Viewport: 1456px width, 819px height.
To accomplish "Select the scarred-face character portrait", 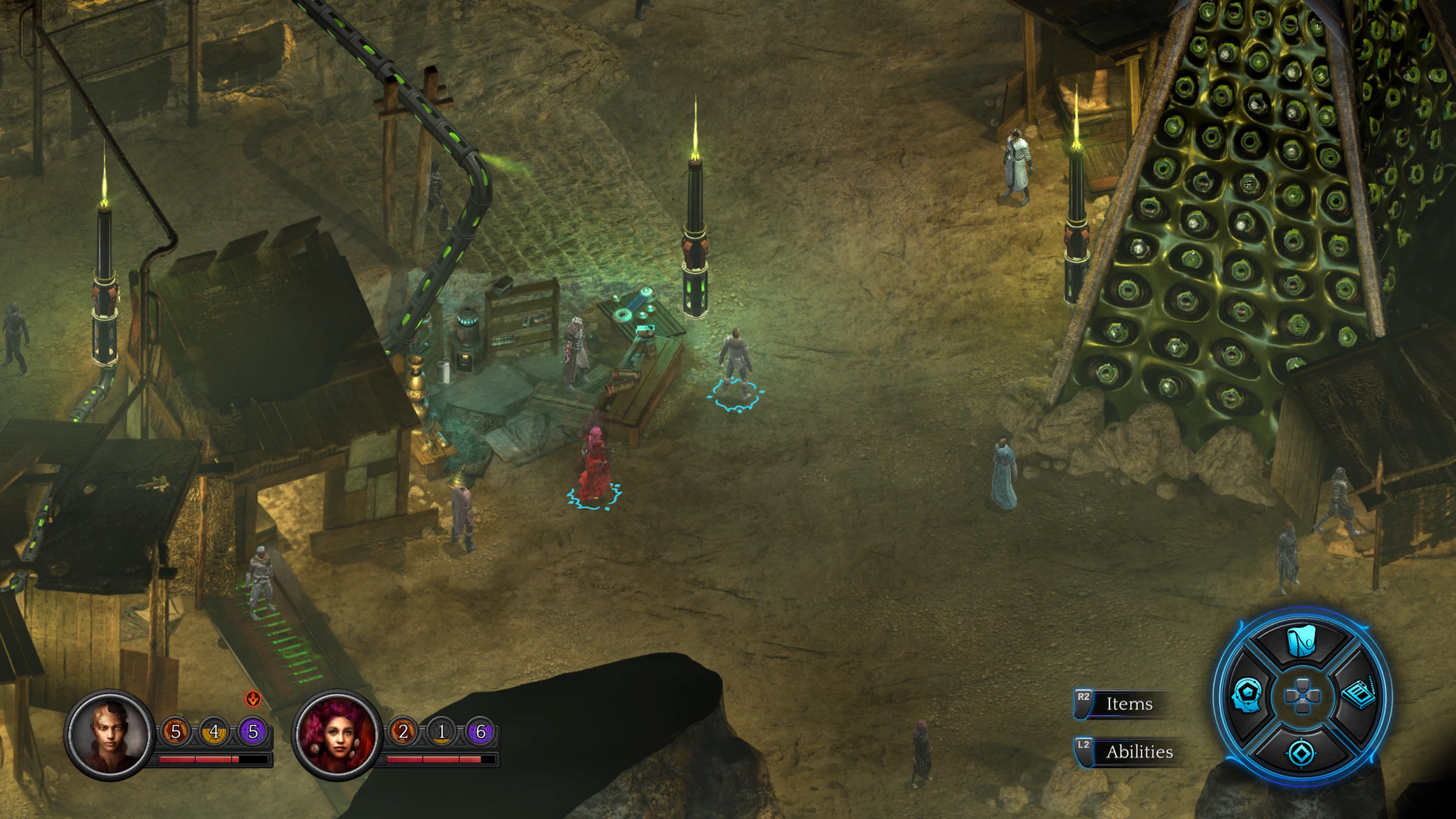I will (x=110, y=734).
